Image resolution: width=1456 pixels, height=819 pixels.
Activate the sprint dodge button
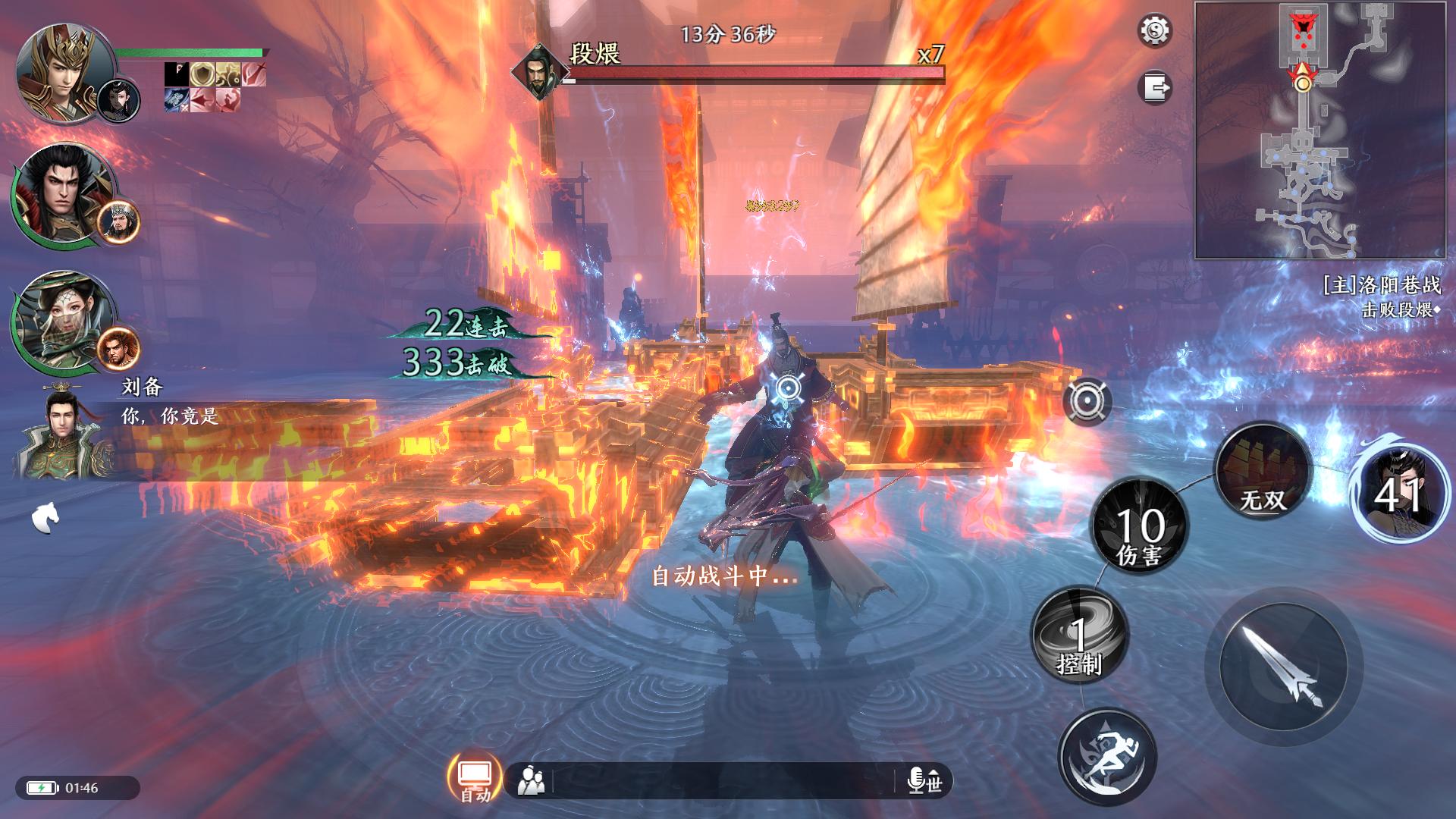1107,757
